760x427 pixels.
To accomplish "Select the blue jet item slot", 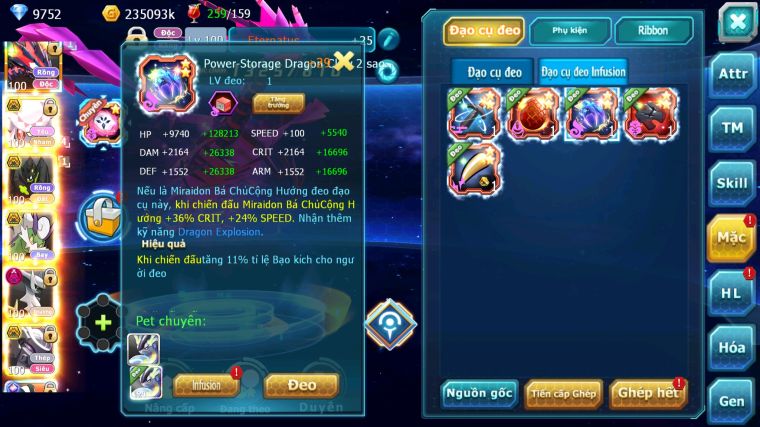I will (x=475, y=114).
